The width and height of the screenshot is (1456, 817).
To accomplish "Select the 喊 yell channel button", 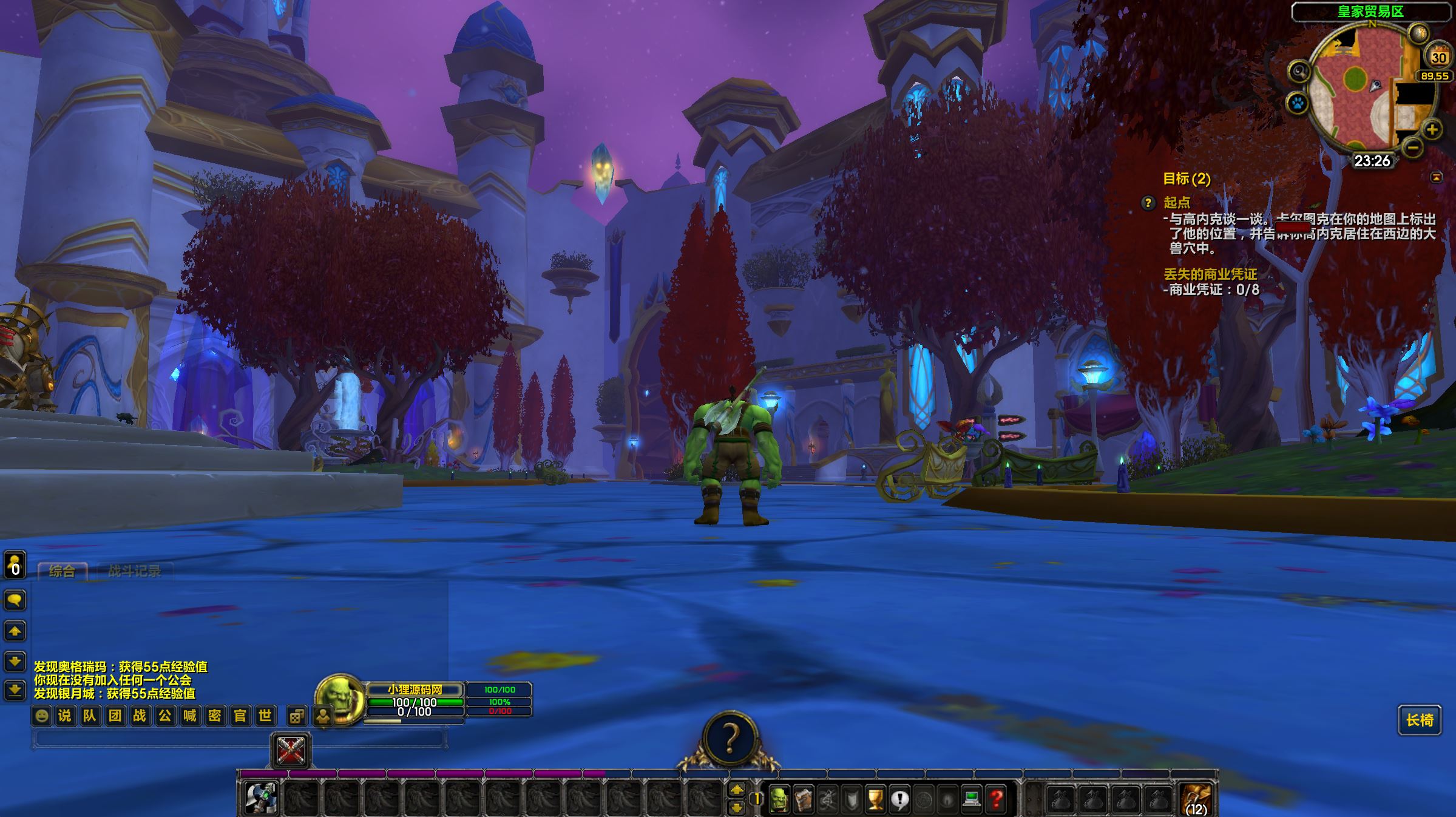I will (x=190, y=716).
